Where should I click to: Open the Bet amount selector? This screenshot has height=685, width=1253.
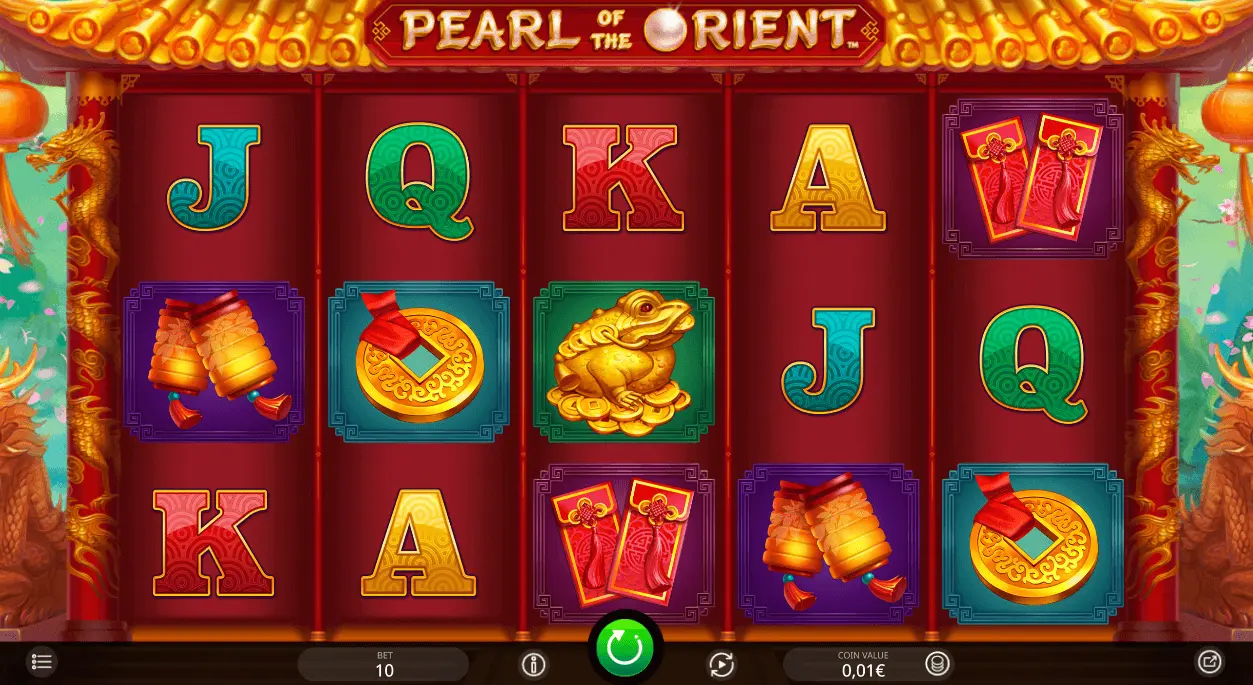pos(384,664)
